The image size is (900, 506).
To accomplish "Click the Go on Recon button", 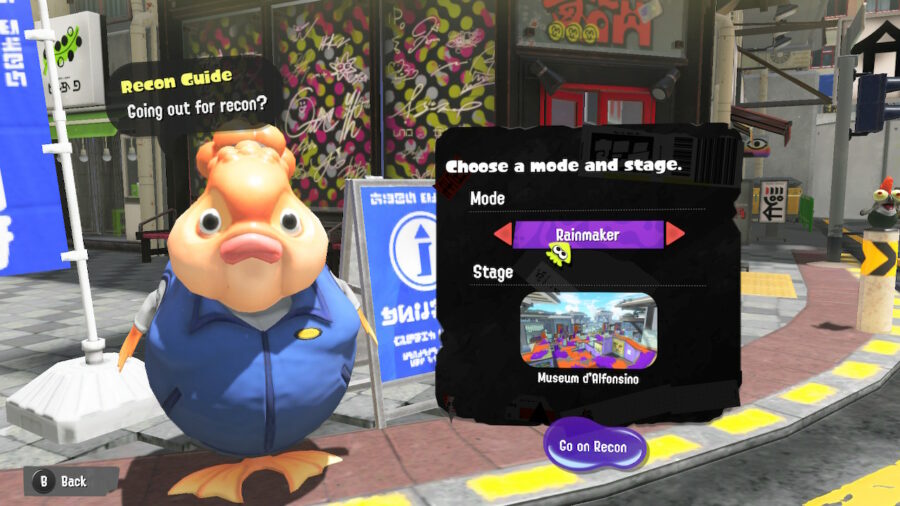I will pyautogui.click(x=593, y=447).
